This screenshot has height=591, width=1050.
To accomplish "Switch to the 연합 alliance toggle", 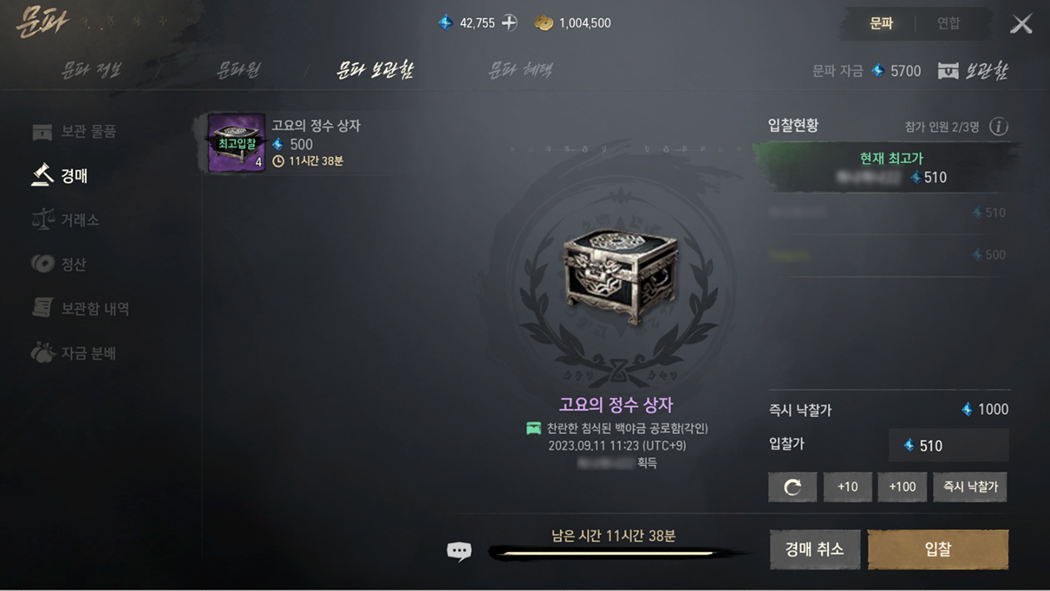I will click(x=948, y=23).
